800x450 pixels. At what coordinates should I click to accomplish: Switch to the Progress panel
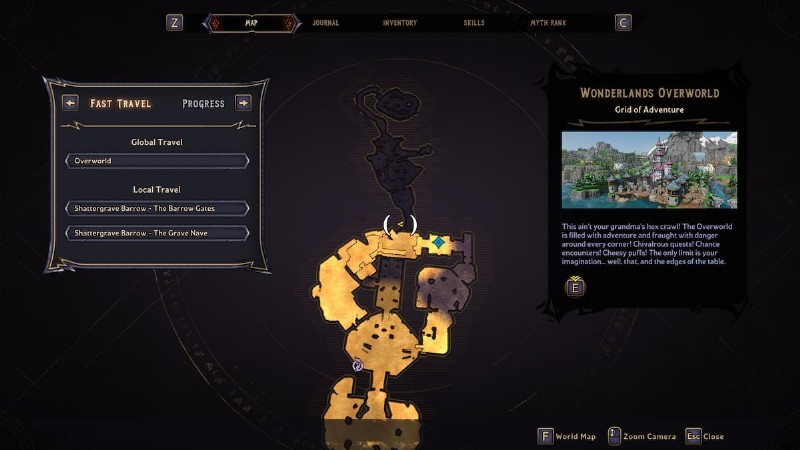203,103
